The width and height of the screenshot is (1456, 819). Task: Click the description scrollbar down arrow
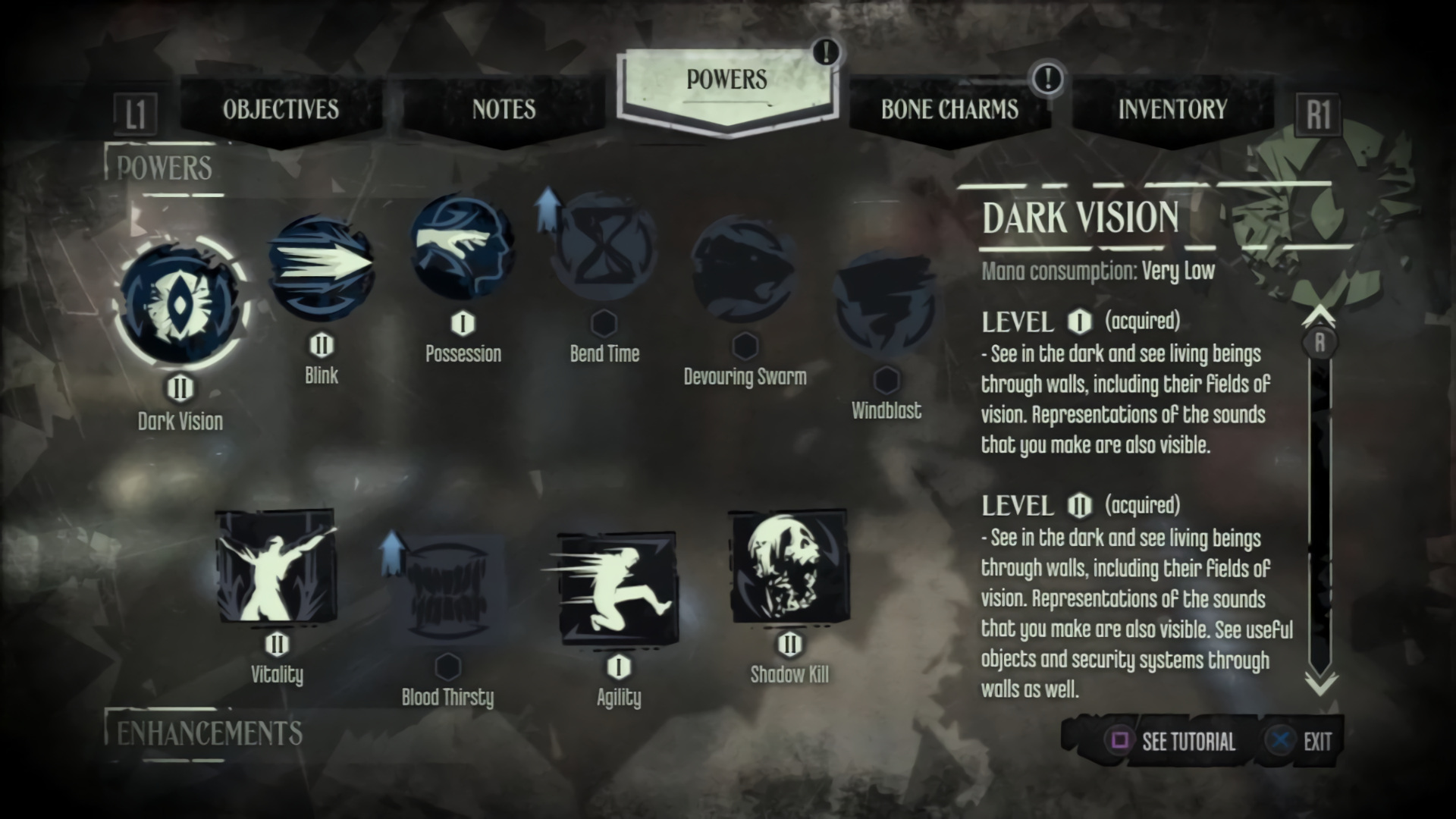coord(1320,684)
